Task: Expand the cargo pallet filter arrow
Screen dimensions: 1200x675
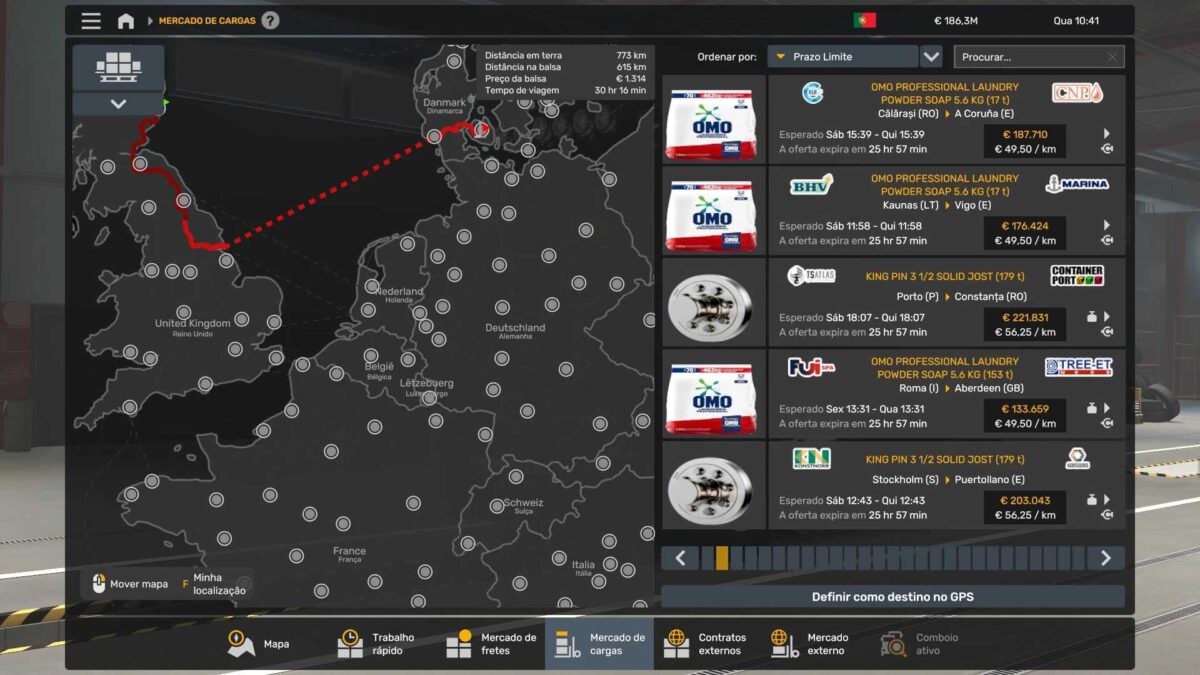Action: (x=118, y=104)
